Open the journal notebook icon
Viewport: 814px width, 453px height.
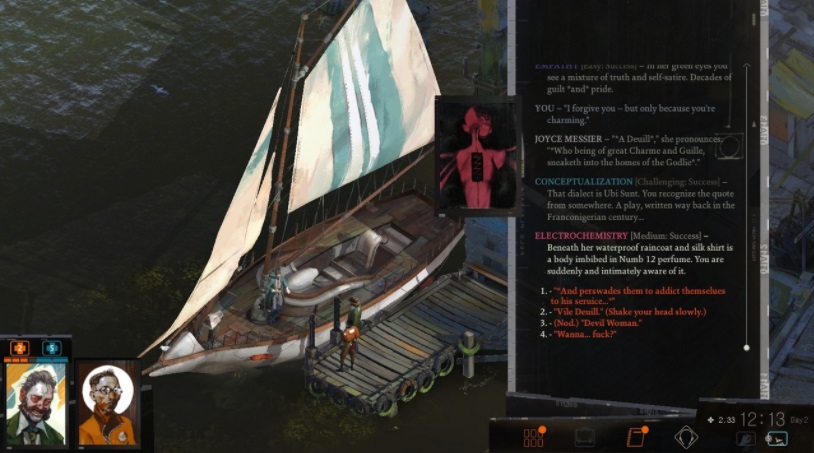[634, 437]
